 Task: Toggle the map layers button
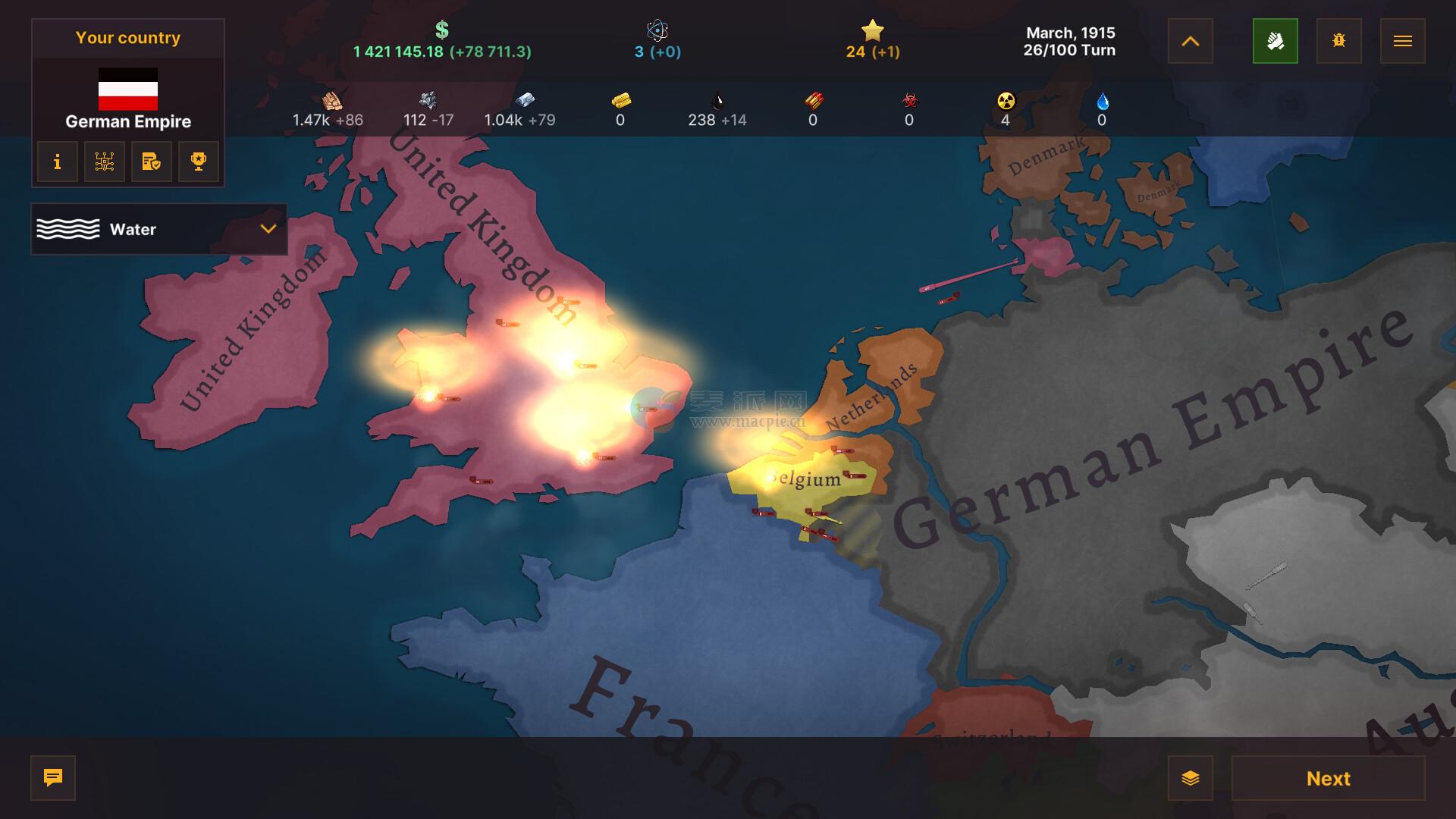[x=1190, y=778]
